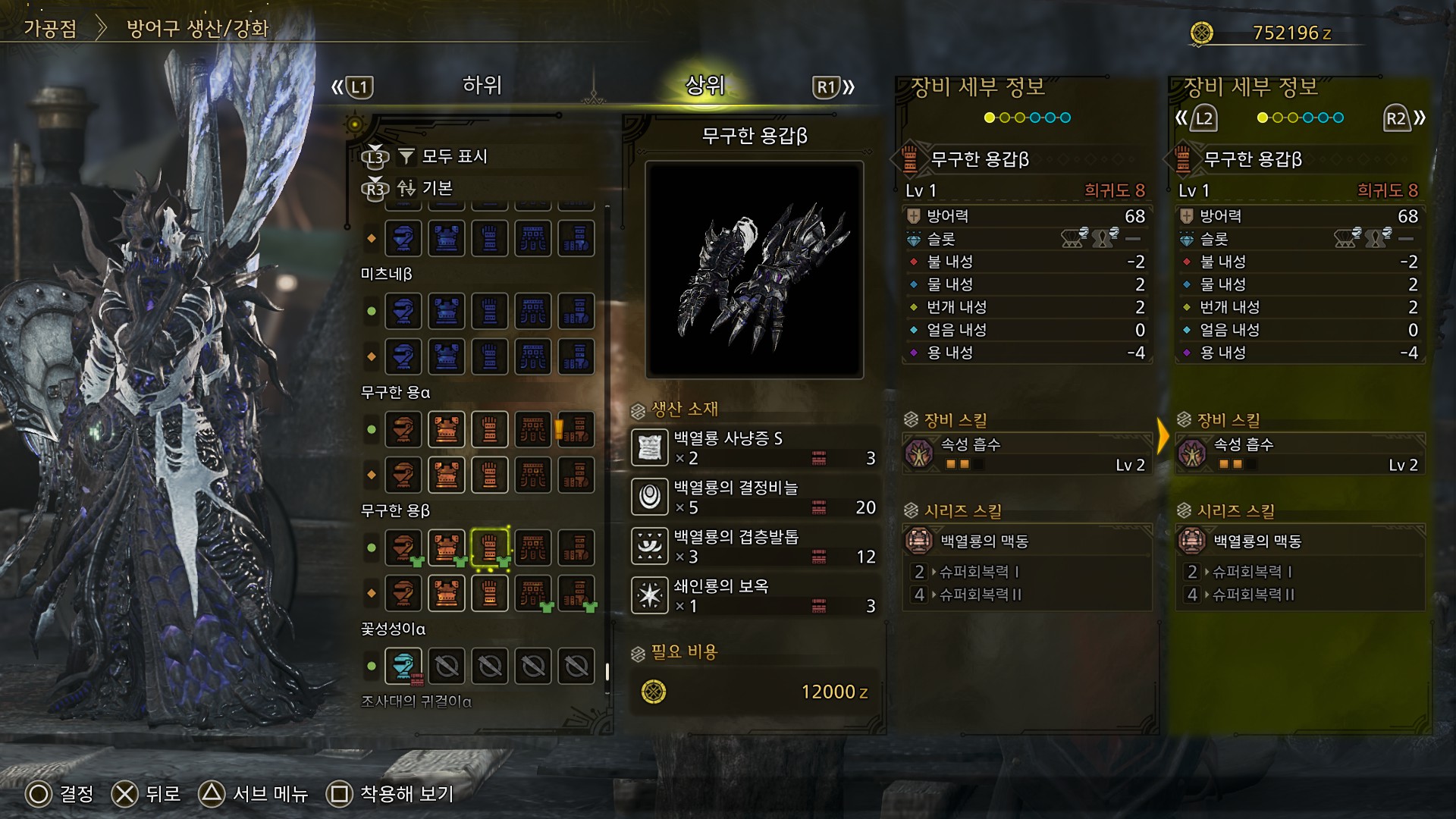Select the 꽃성성이α helmet slot

pos(403,667)
